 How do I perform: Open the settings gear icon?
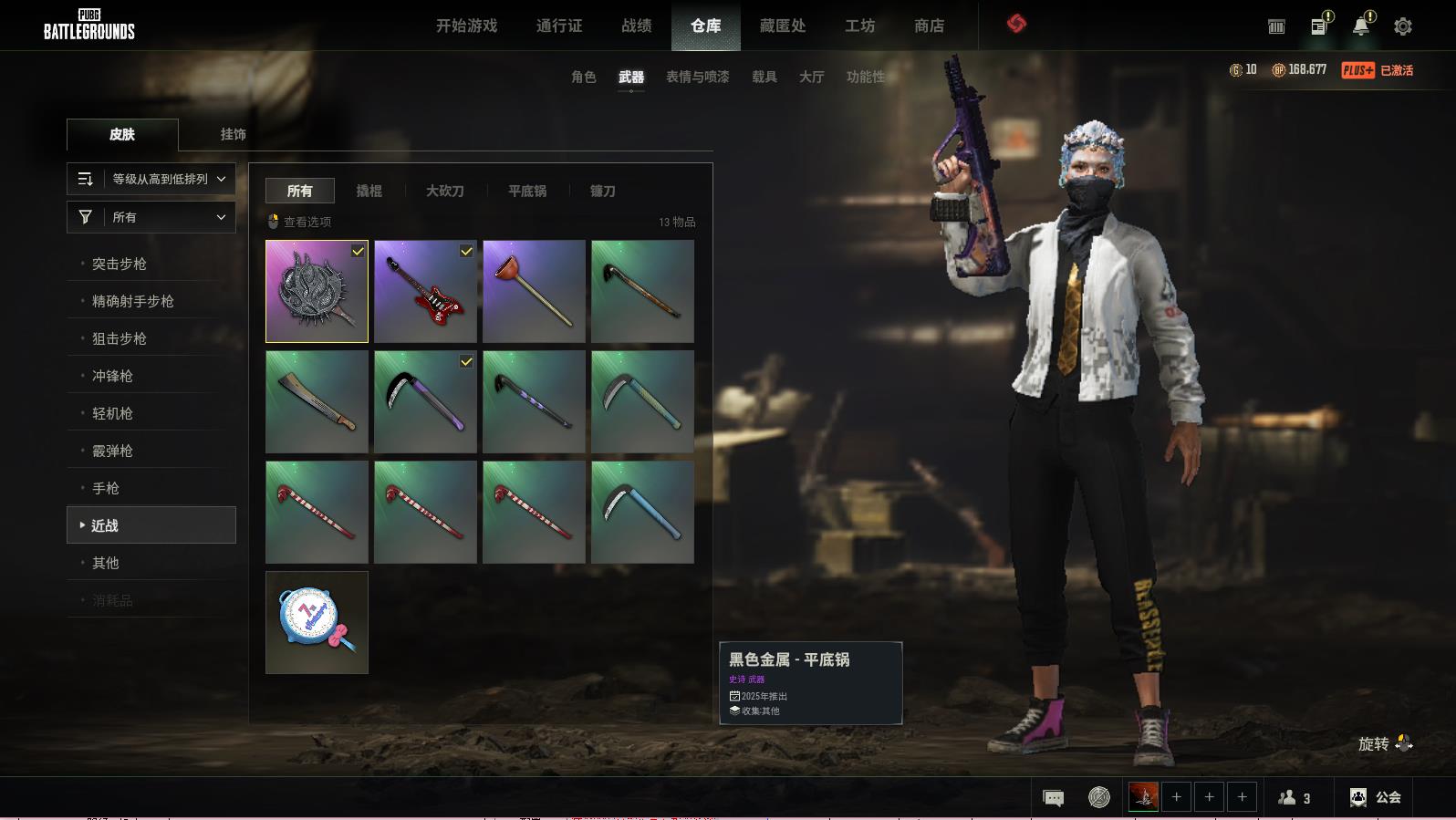(x=1402, y=26)
